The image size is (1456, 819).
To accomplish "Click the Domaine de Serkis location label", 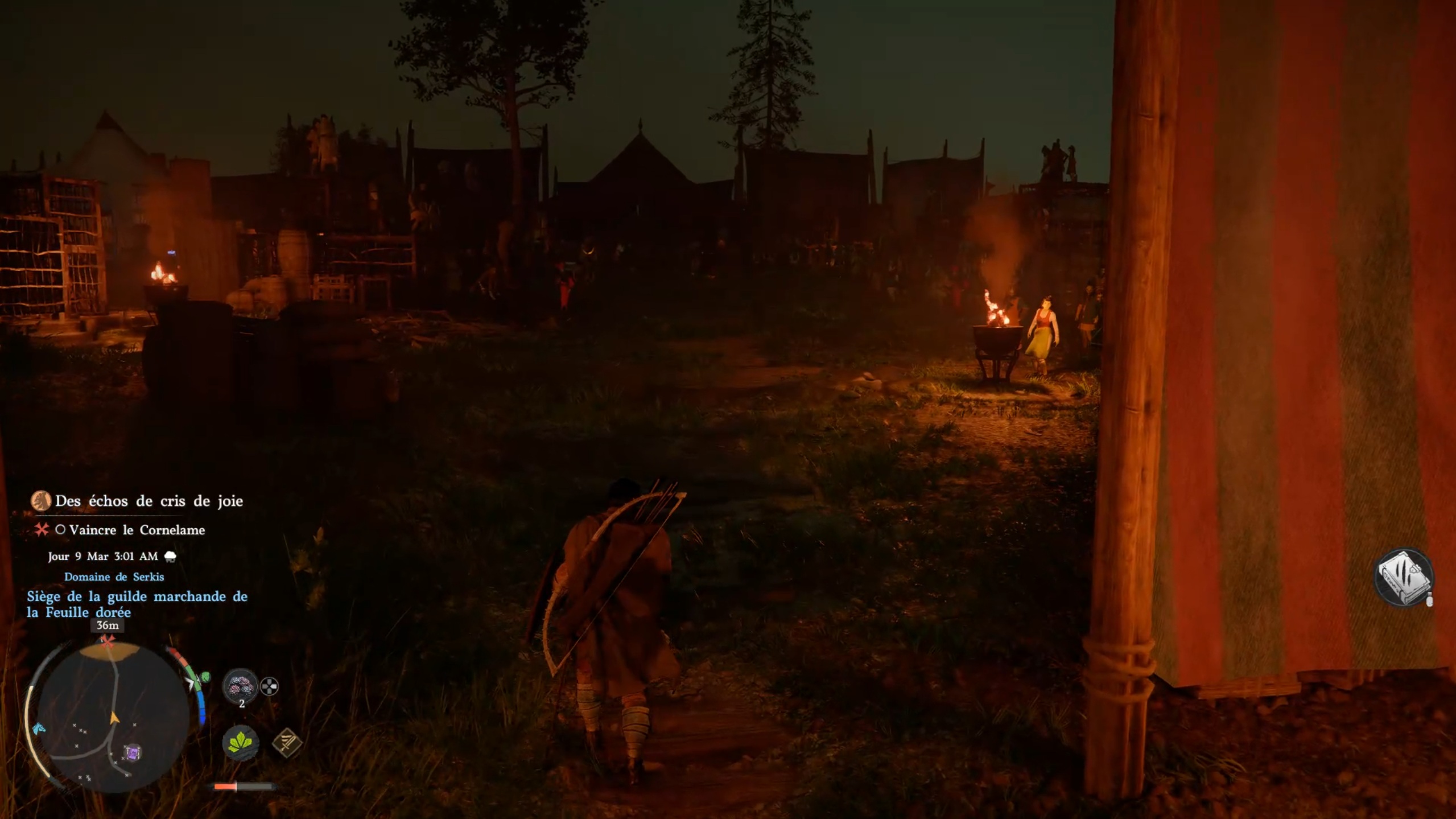I will pyautogui.click(x=114, y=577).
